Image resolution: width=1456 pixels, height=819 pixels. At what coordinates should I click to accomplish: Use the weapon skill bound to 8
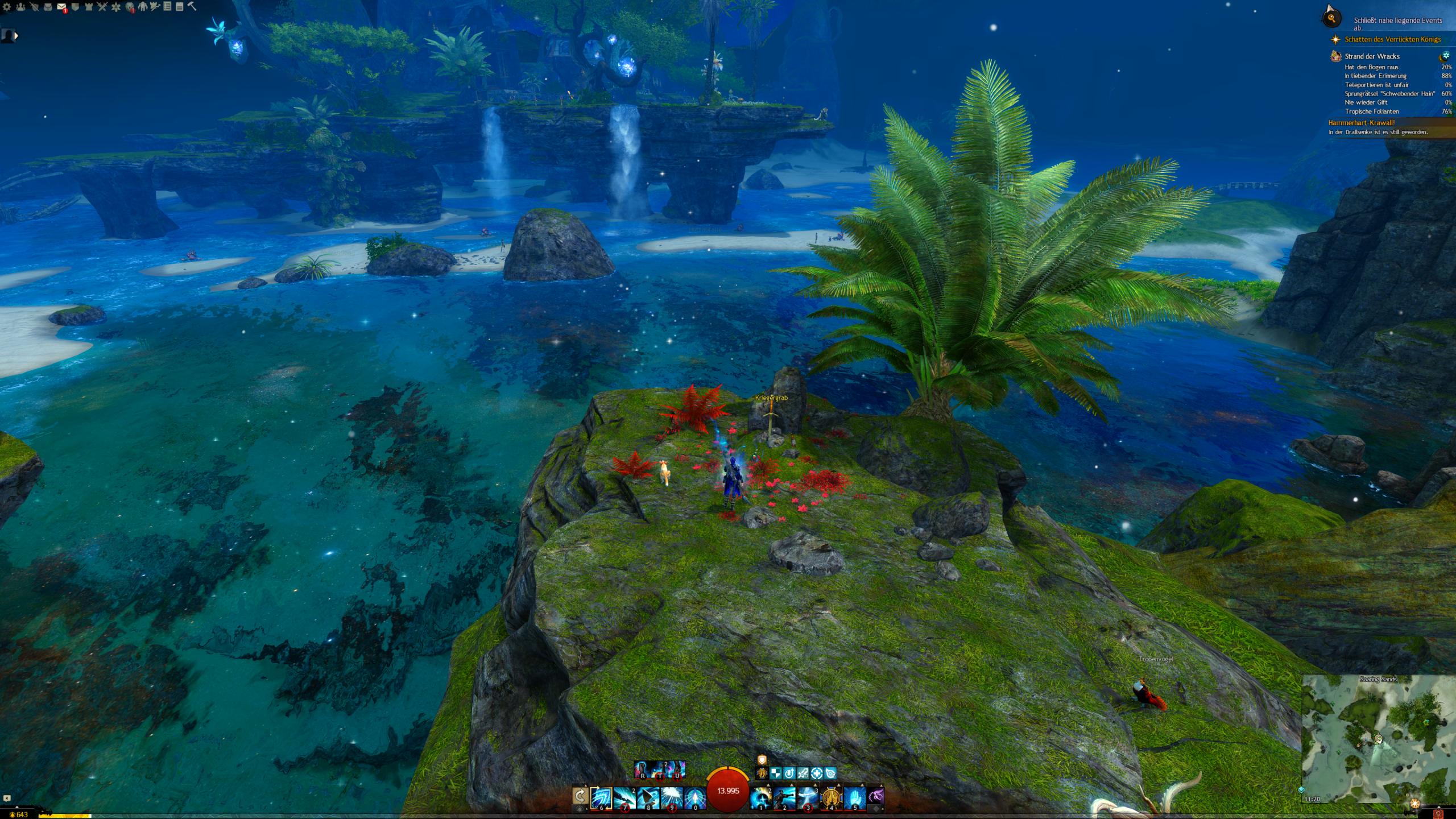click(x=648, y=798)
